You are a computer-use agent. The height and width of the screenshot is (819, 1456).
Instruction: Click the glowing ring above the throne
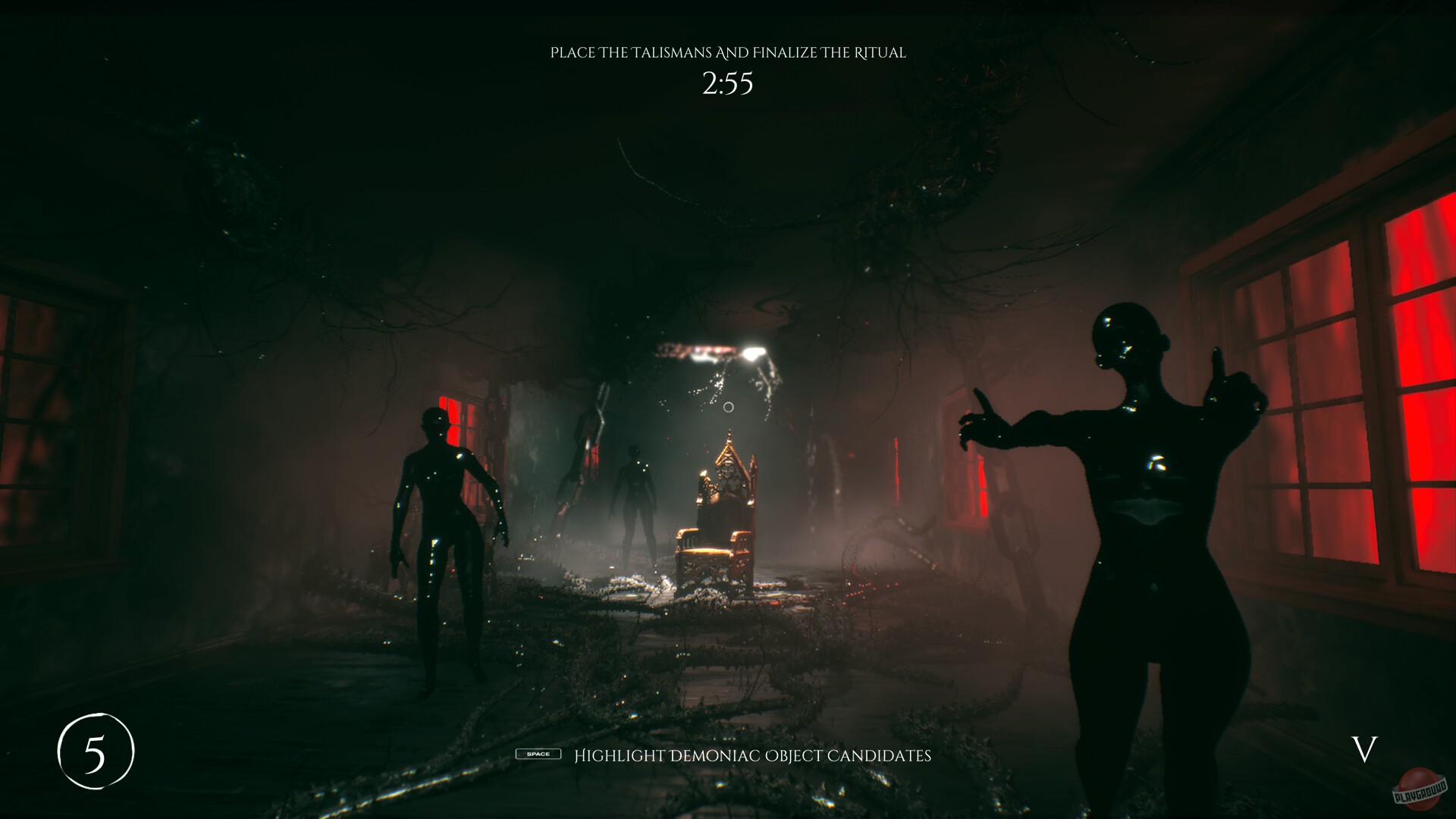point(727,406)
